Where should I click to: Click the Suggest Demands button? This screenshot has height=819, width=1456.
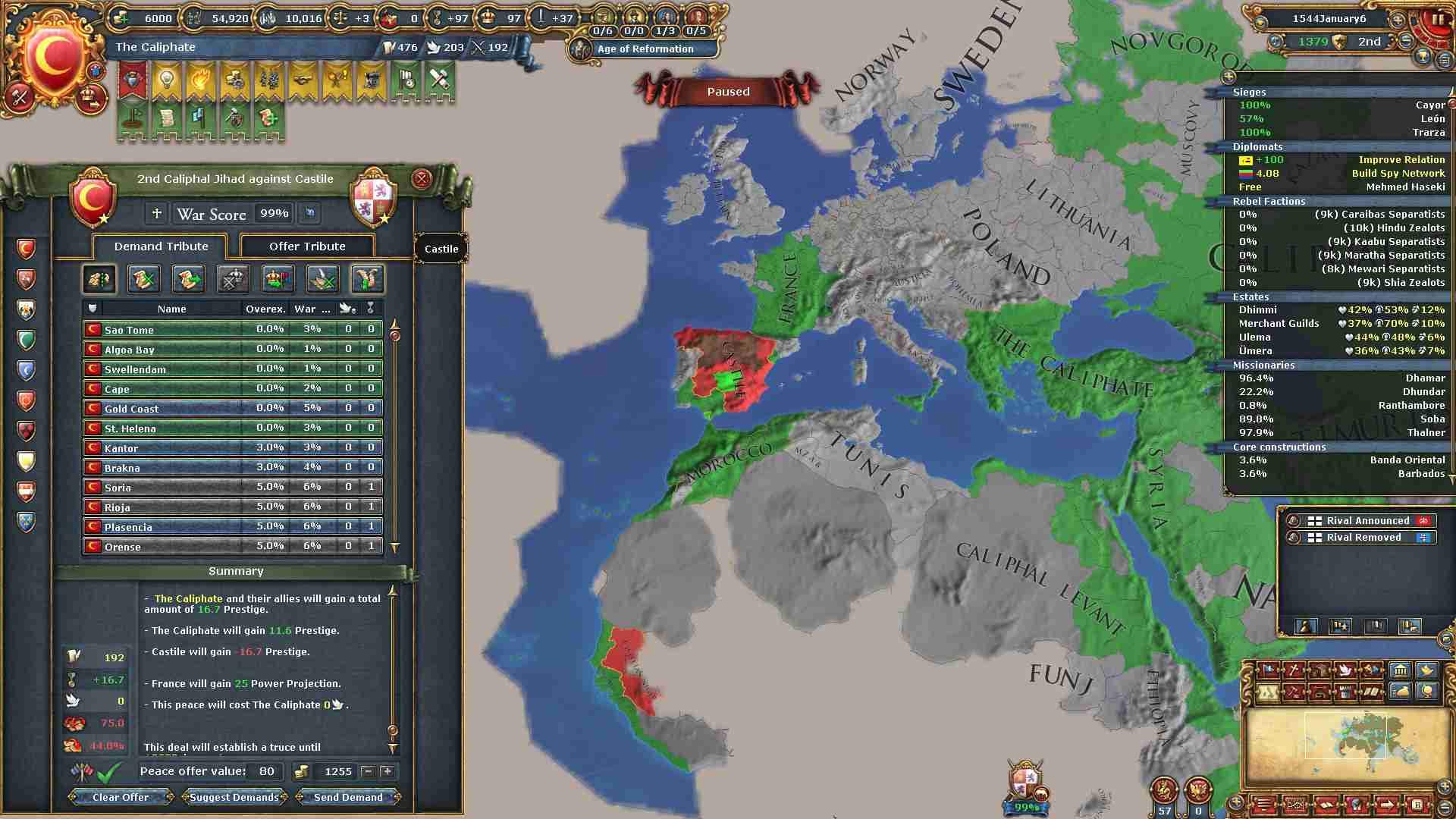234,797
